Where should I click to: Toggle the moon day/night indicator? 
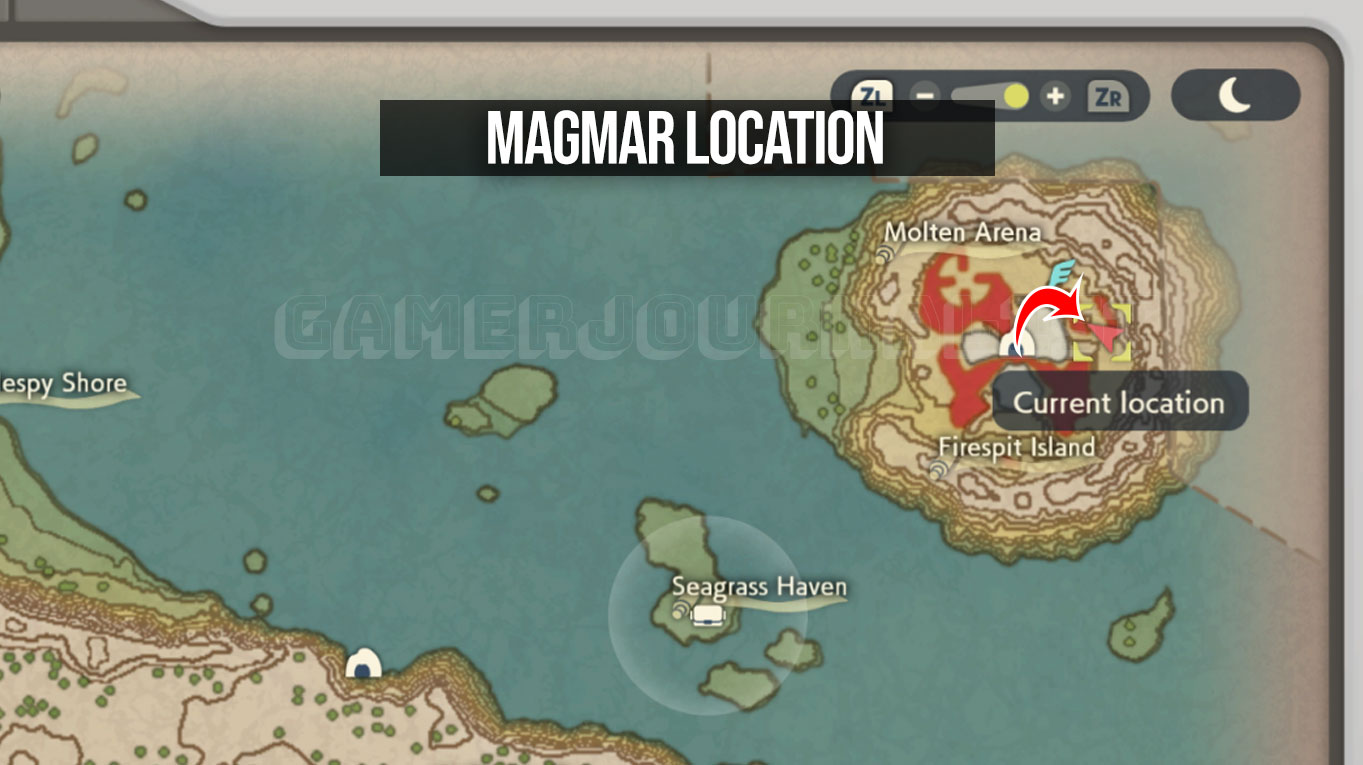pos(1236,95)
